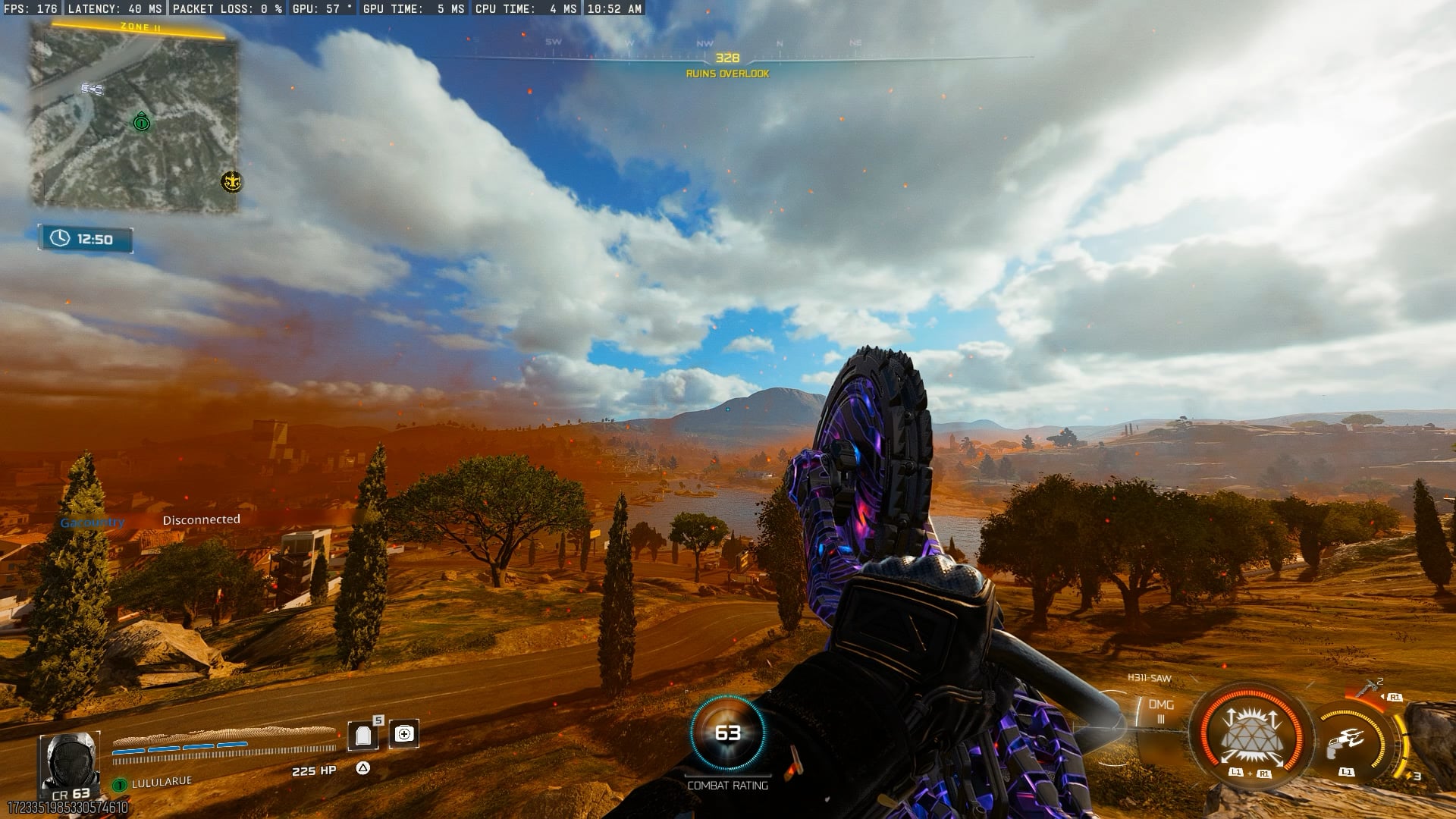Image resolution: width=1456 pixels, height=819 pixels.
Task: Select the yellow objective marker on minimap edge
Action: (231, 181)
